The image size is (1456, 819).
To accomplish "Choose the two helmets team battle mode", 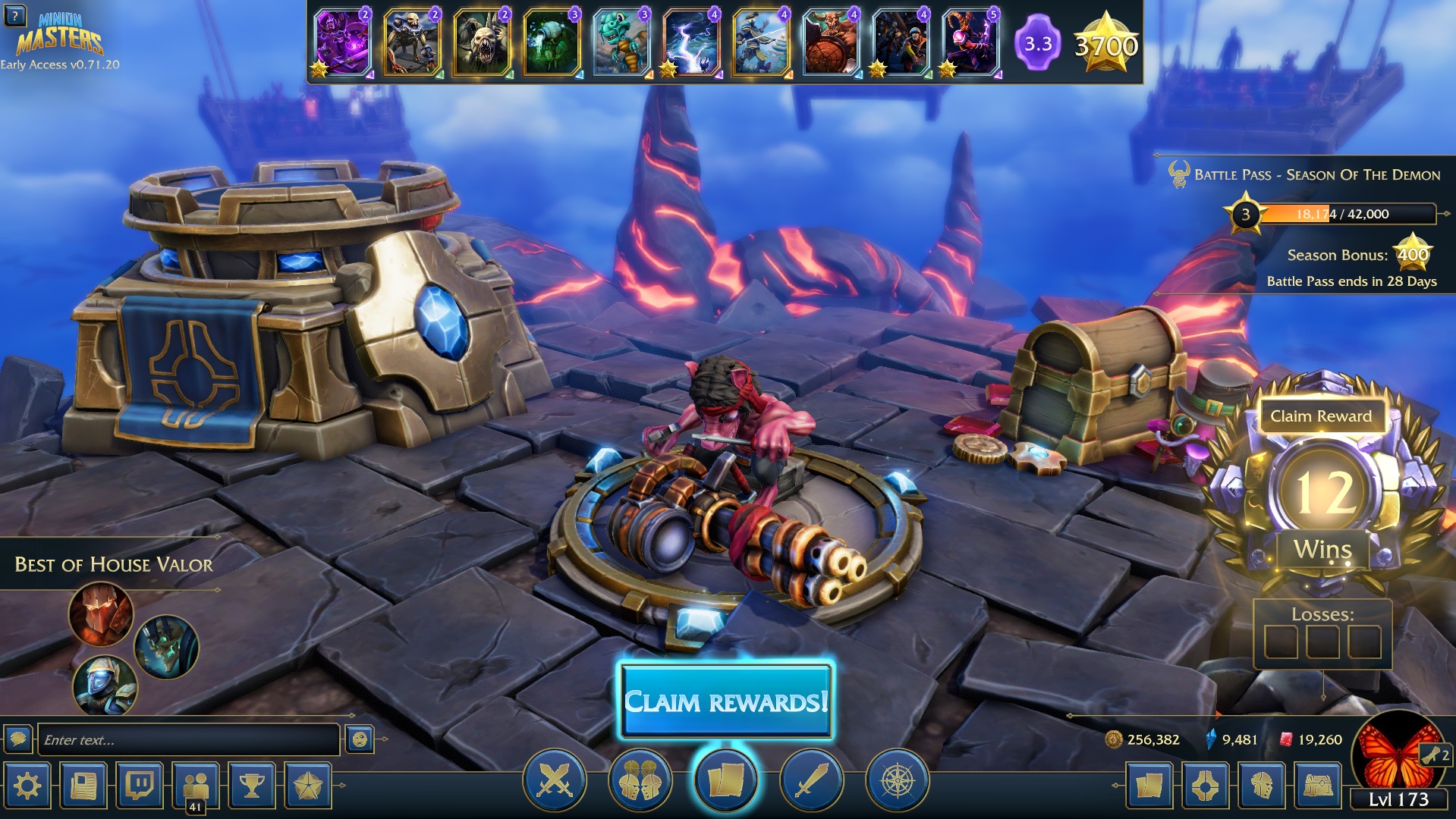I will 640,780.
